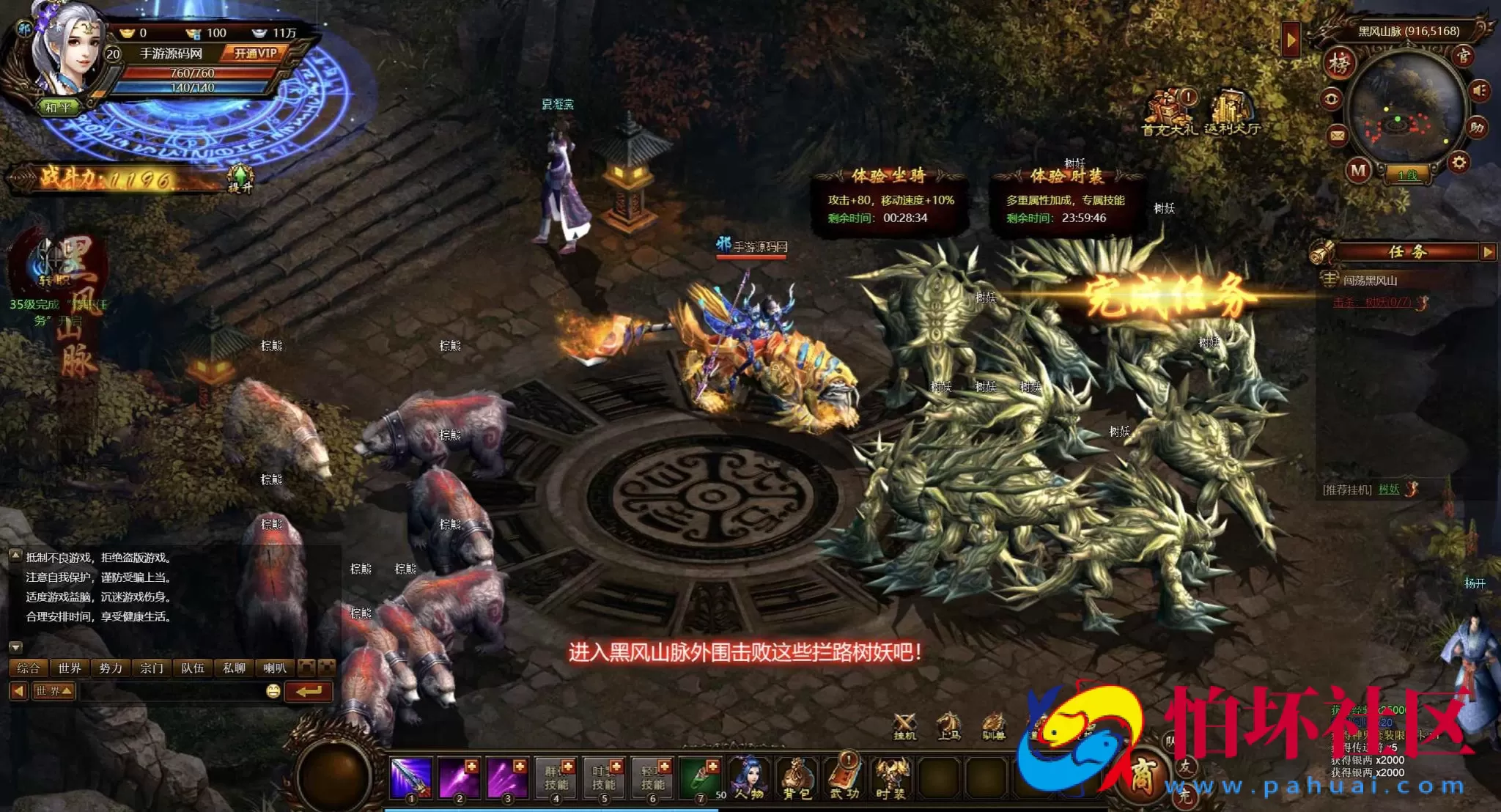
Task: Switch to the 队伍 chat tab
Action: click(x=193, y=668)
